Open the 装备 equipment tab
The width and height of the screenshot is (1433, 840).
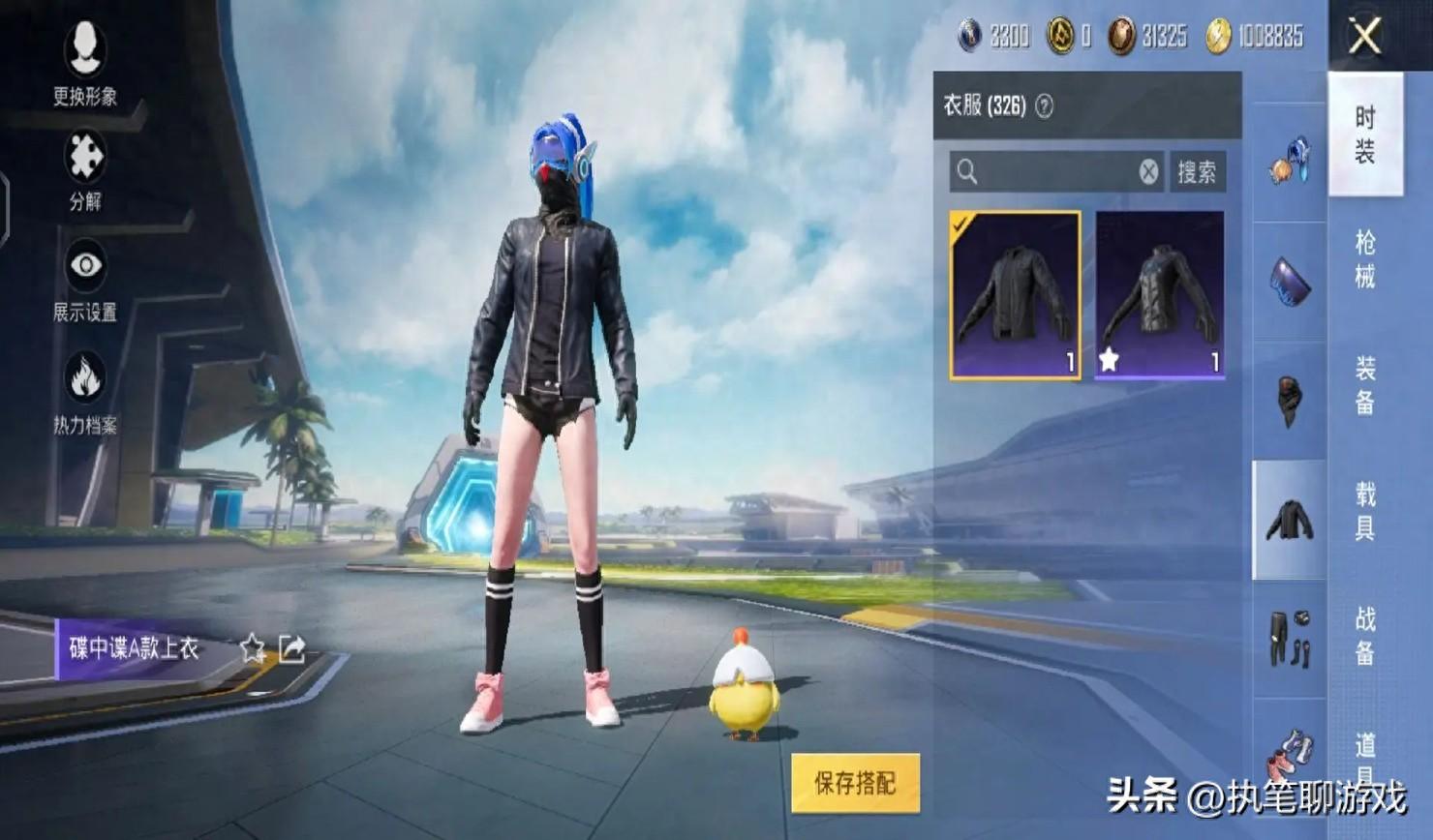(x=1365, y=385)
